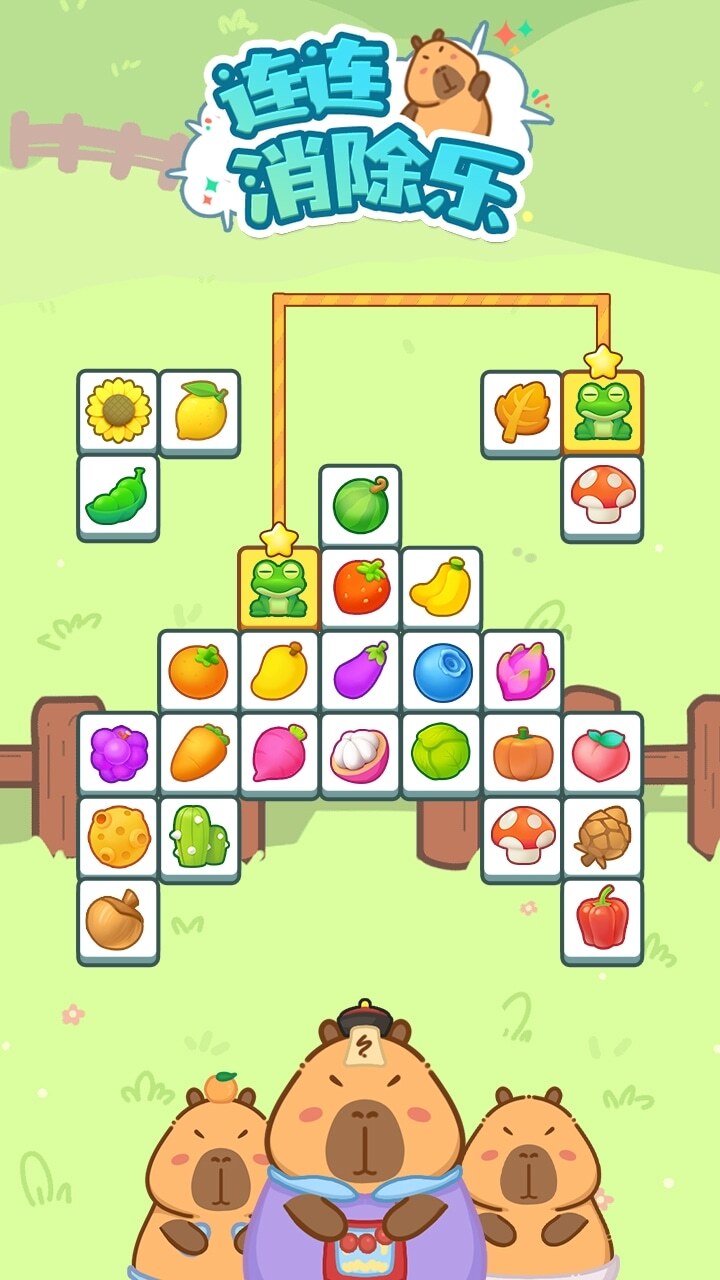
Task: Choose the blueberry tile
Action: tap(442, 670)
